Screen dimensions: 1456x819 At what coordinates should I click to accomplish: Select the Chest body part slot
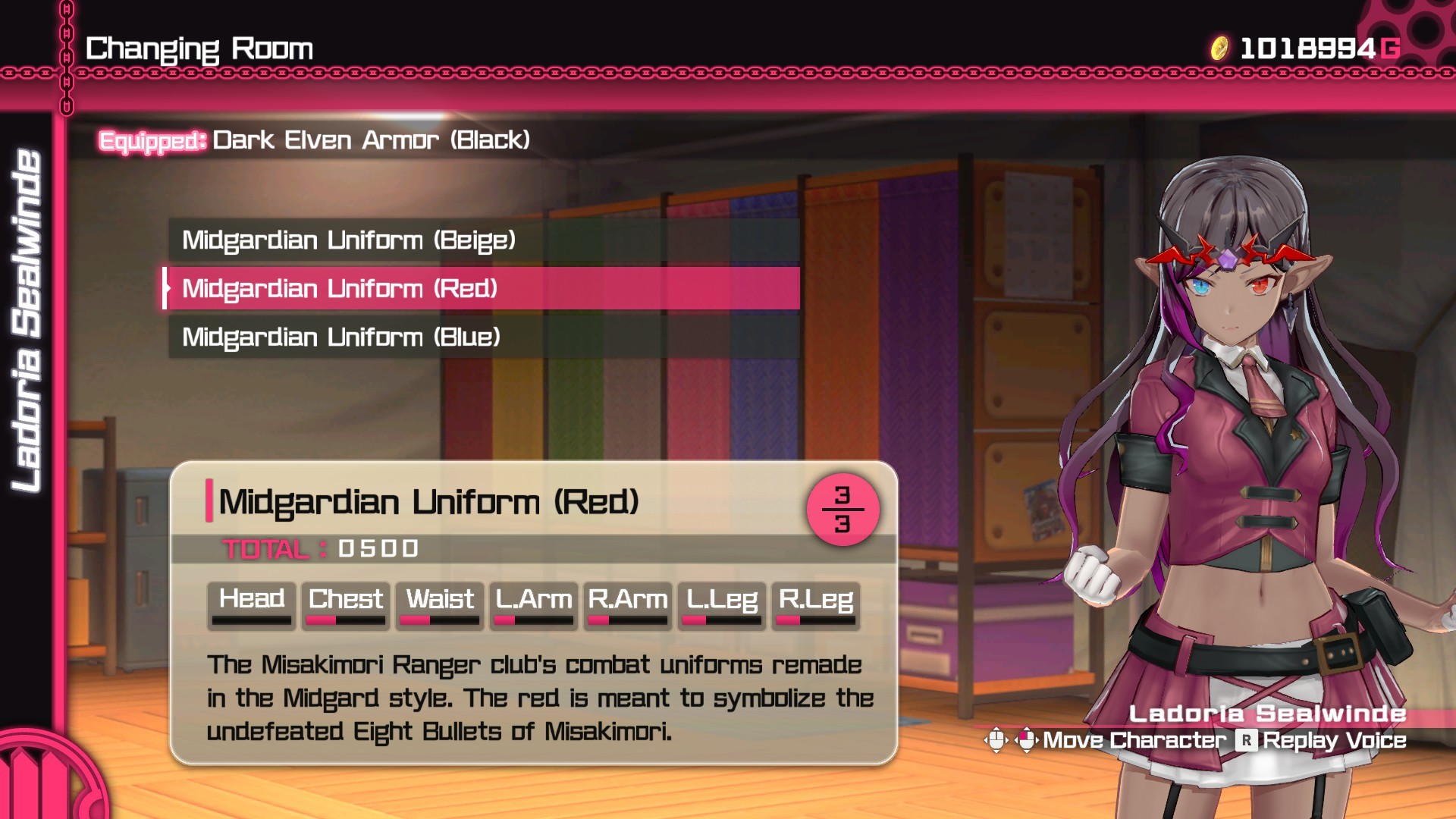pyautogui.click(x=344, y=603)
